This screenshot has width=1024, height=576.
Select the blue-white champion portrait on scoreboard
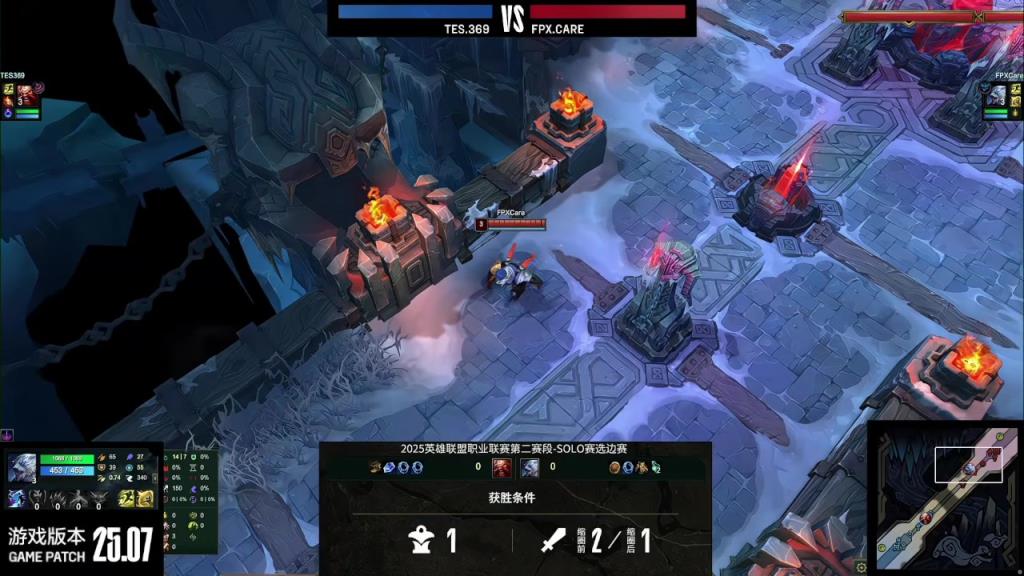pos(530,467)
